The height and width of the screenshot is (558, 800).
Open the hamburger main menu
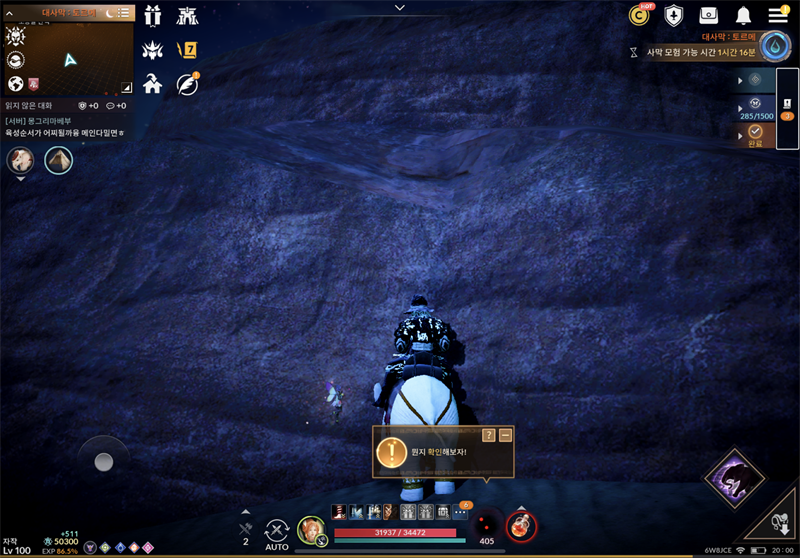pos(778,15)
